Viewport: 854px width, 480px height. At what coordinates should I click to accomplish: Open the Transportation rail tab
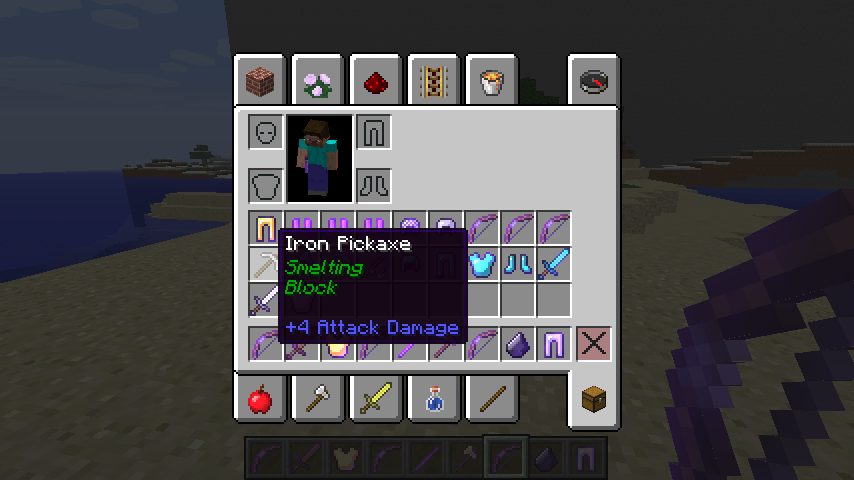tap(434, 82)
